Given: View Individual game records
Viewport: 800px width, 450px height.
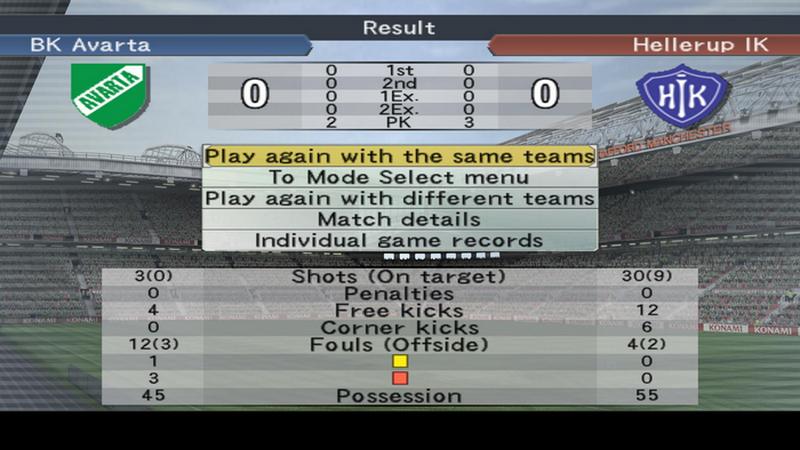Looking at the screenshot, I should tap(399, 240).
